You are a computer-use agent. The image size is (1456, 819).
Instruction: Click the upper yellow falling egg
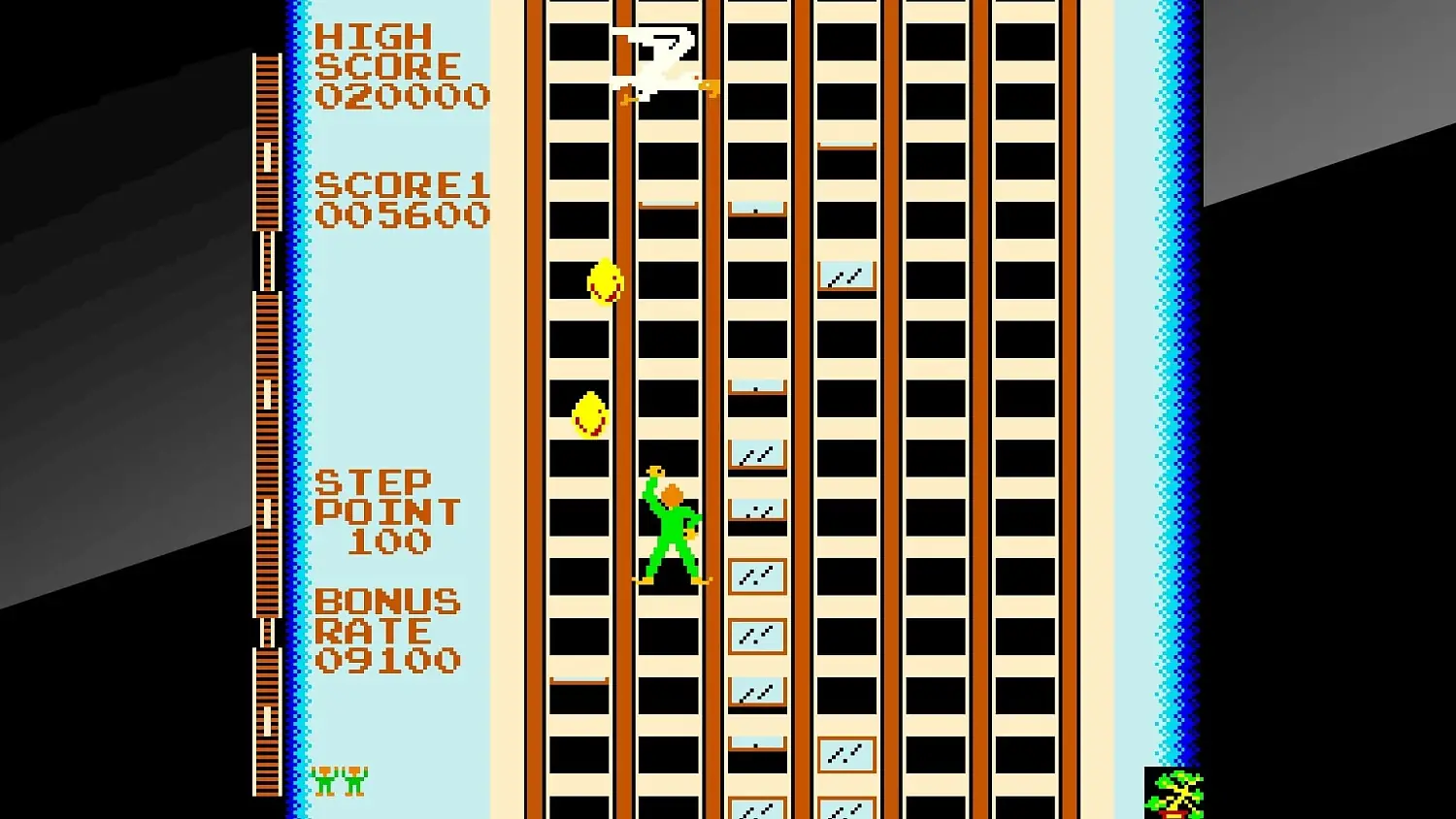pyautogui.click(x=605, y=282)
